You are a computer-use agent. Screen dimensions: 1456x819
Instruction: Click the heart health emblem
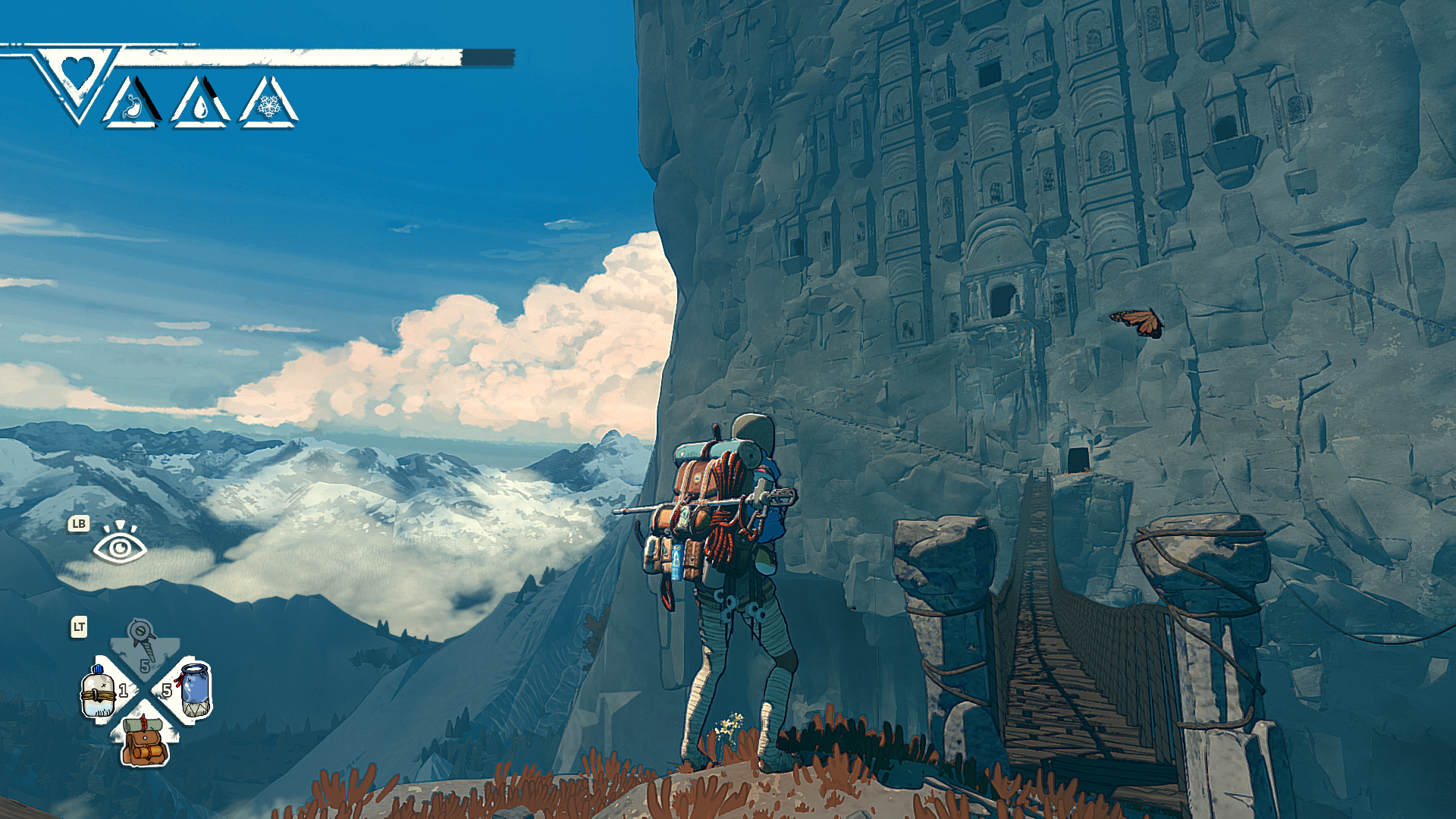click(x=77, y=73)
